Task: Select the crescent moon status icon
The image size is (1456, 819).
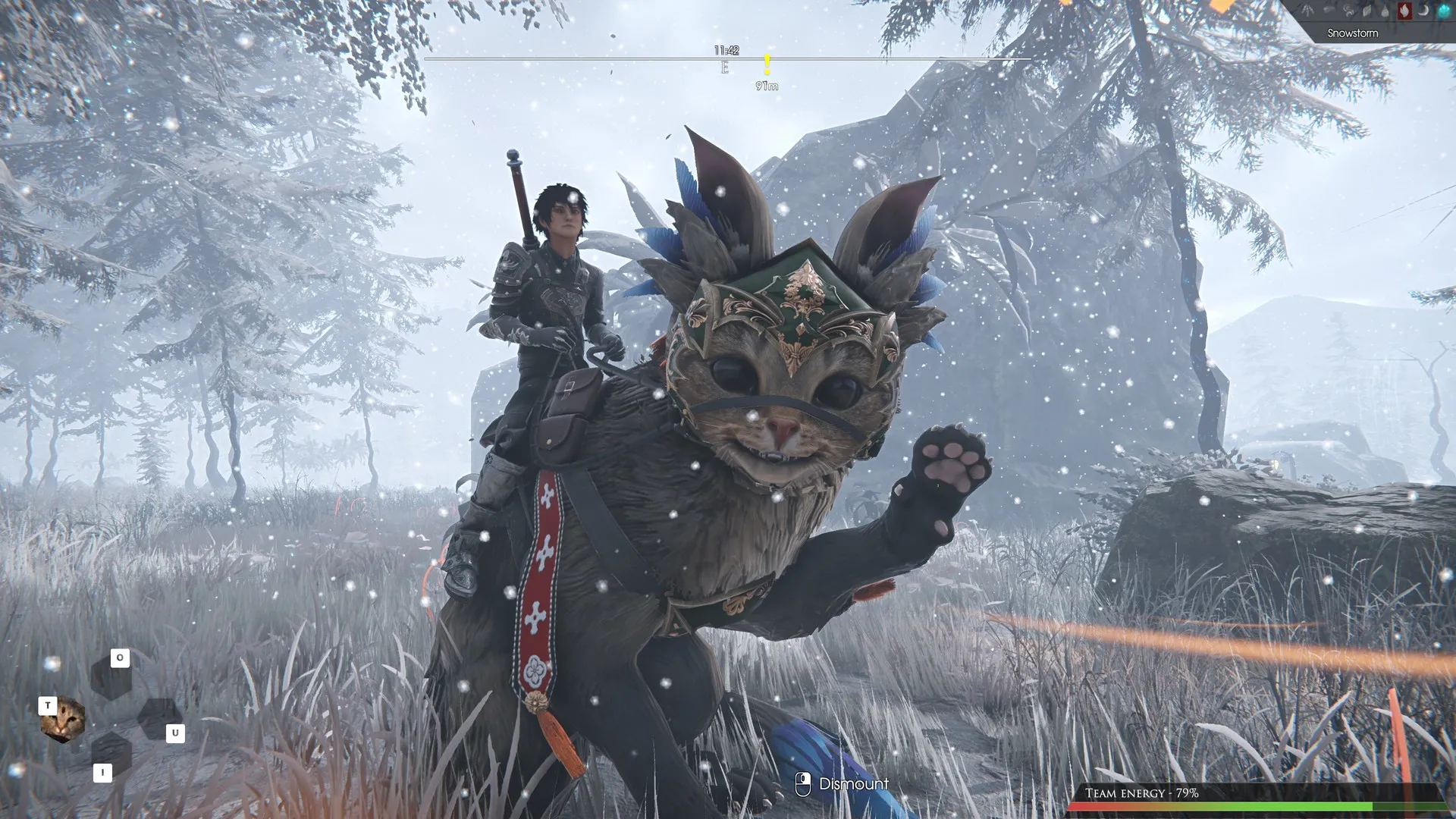Action: point(1423,11)
